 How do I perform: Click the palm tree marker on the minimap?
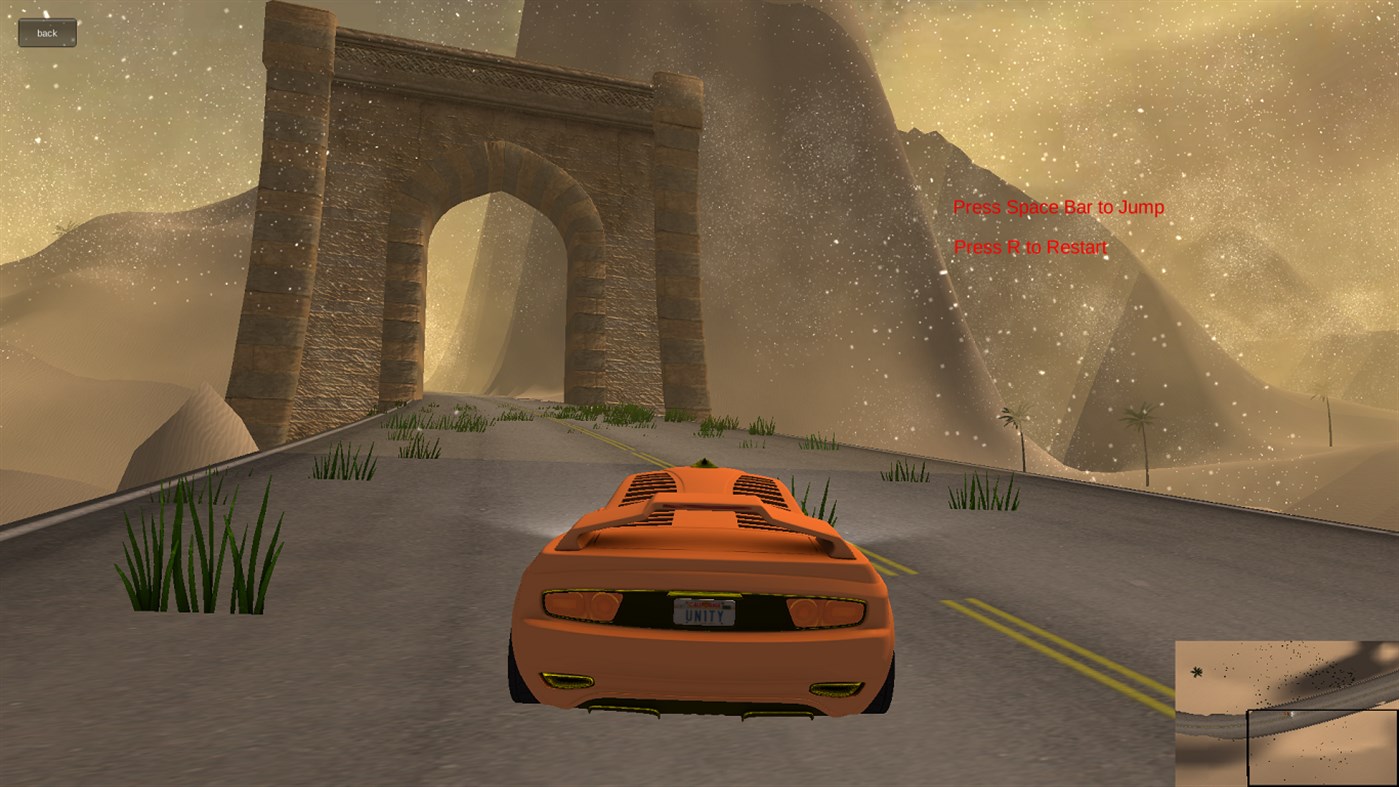point(1197,671)
